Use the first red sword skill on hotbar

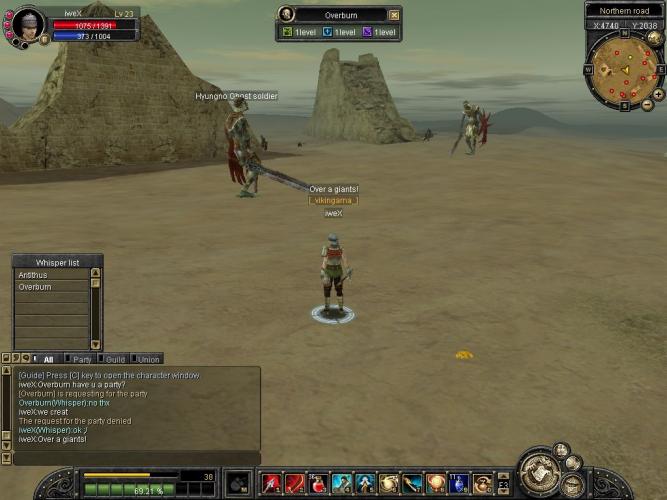click(270, 483)
